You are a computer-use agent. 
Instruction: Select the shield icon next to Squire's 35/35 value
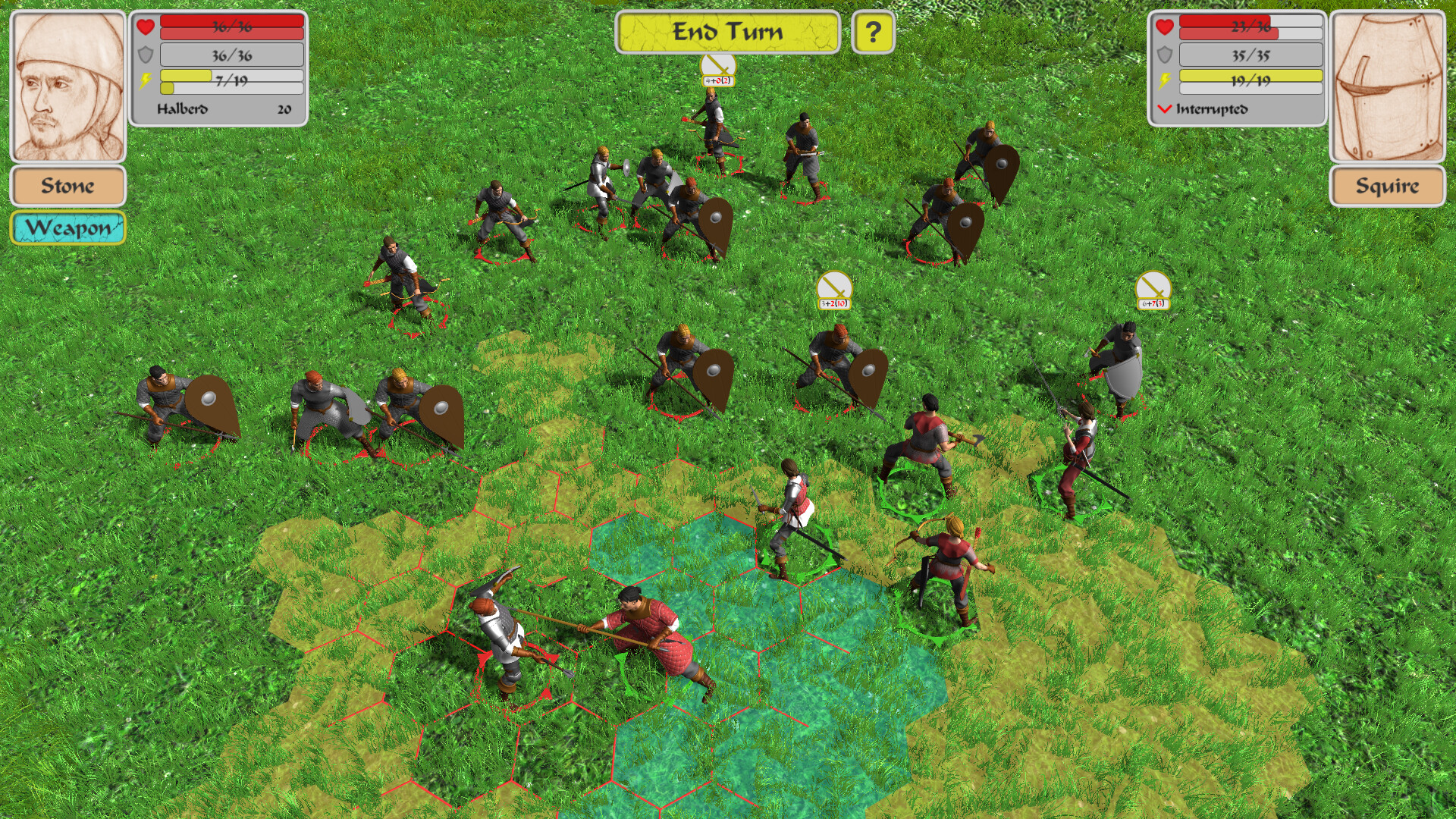(x=1164, y=55)
